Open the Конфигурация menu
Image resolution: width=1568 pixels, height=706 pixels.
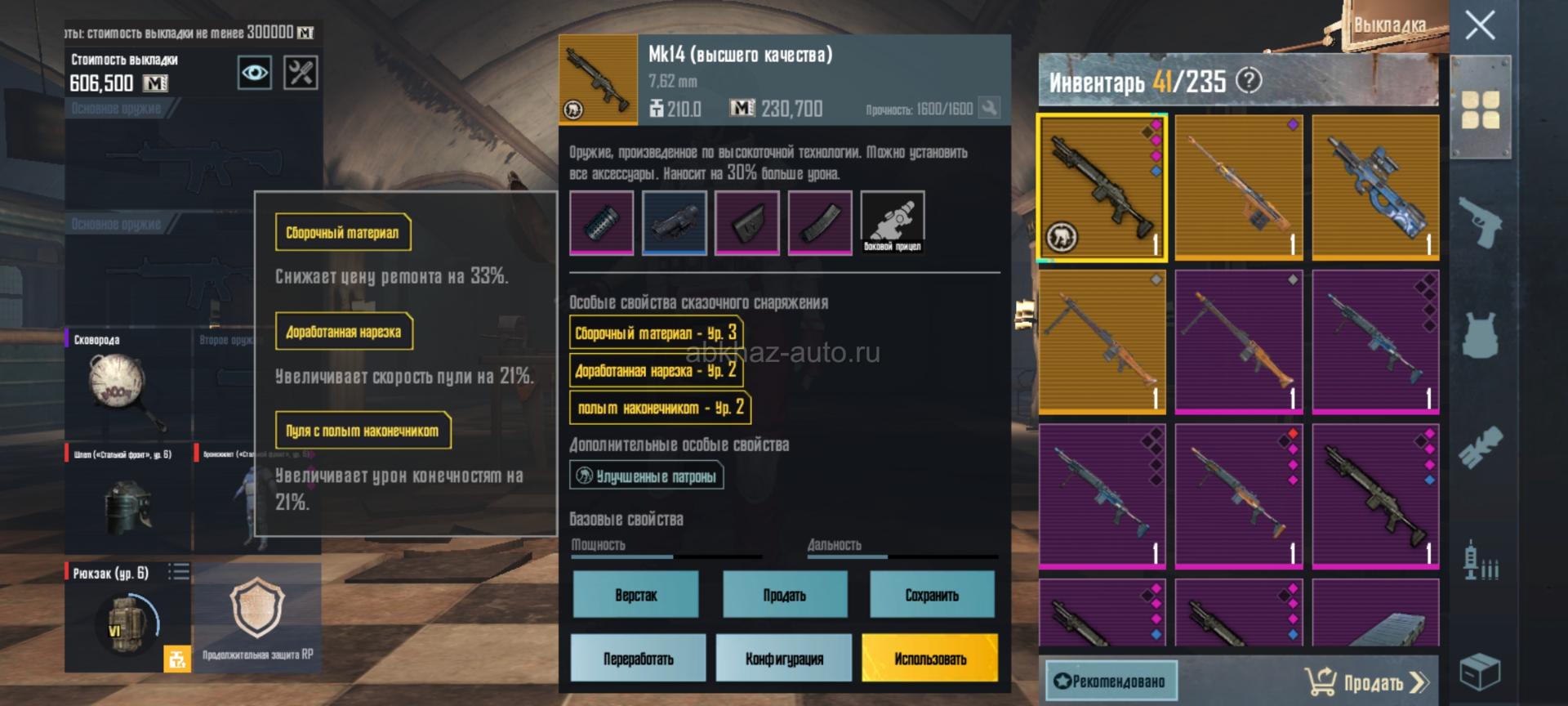[x=784, y=659]
